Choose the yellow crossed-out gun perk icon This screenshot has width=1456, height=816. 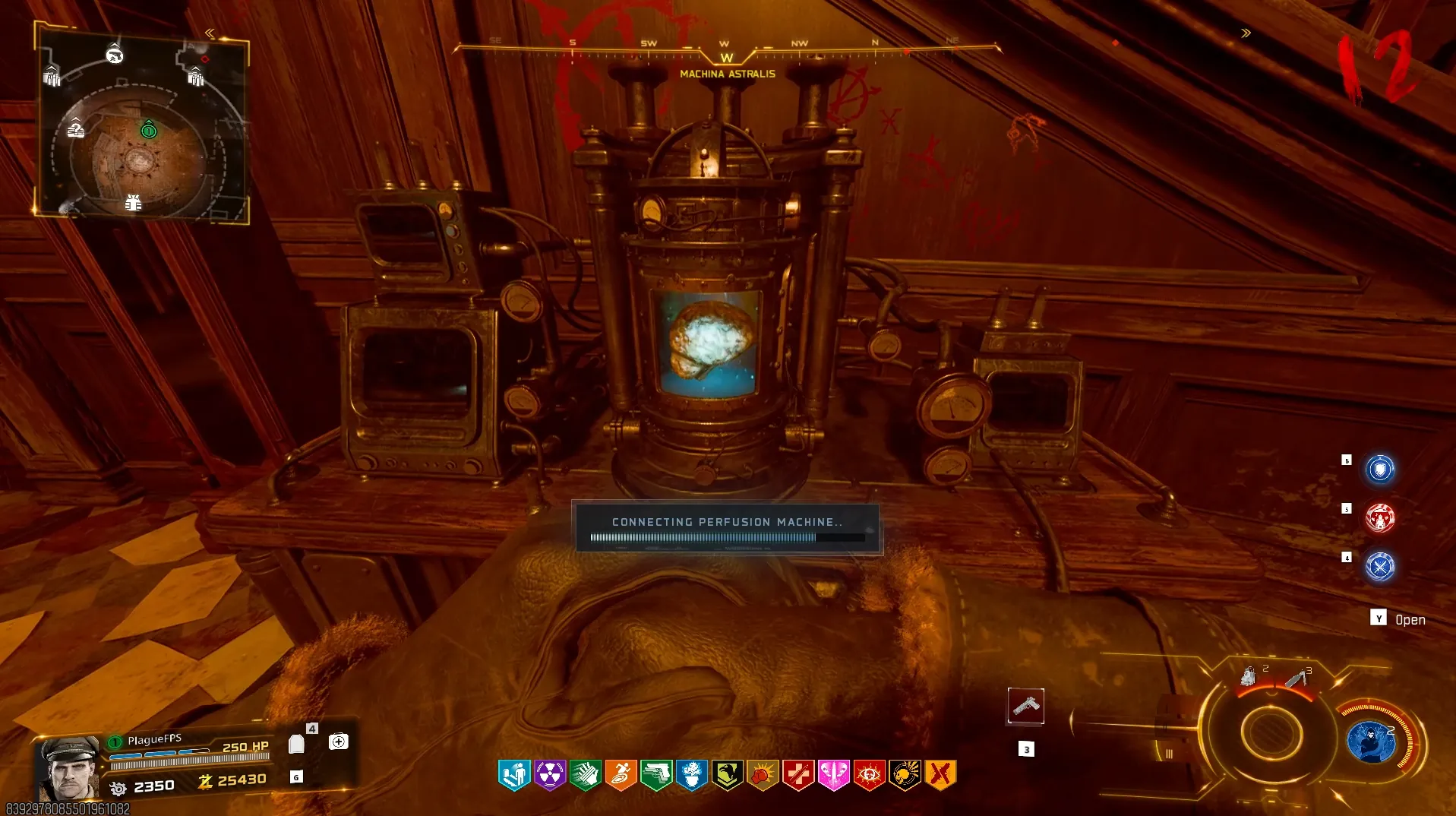940,775
